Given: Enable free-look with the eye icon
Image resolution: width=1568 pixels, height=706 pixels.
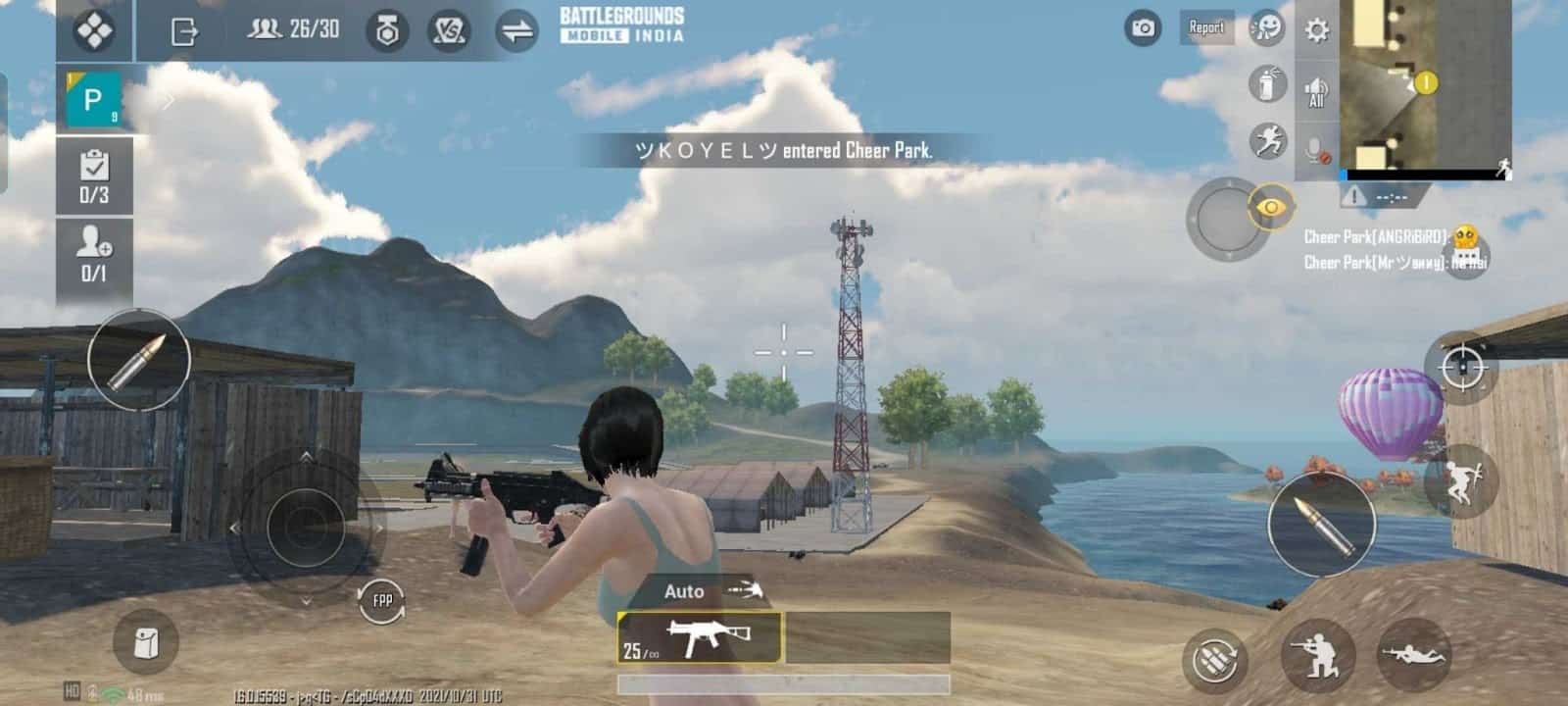Looking at the screenshot, I should (1271, 208).
